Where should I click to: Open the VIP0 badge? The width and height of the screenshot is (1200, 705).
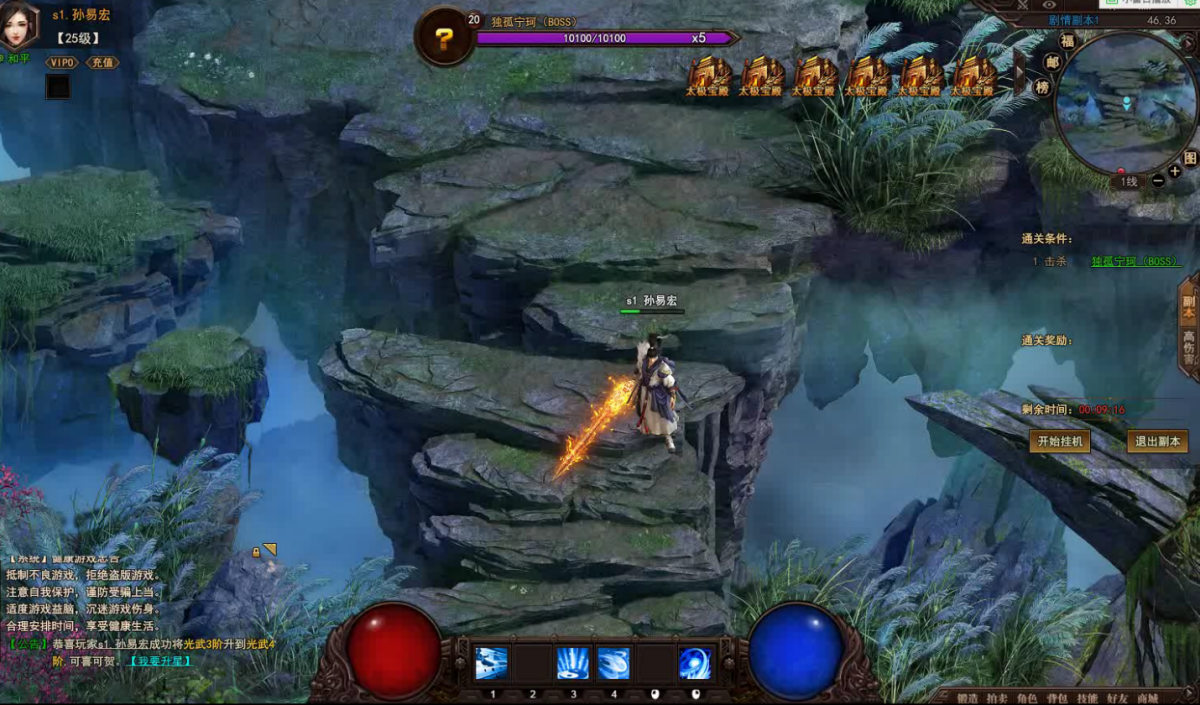point(62,62)
